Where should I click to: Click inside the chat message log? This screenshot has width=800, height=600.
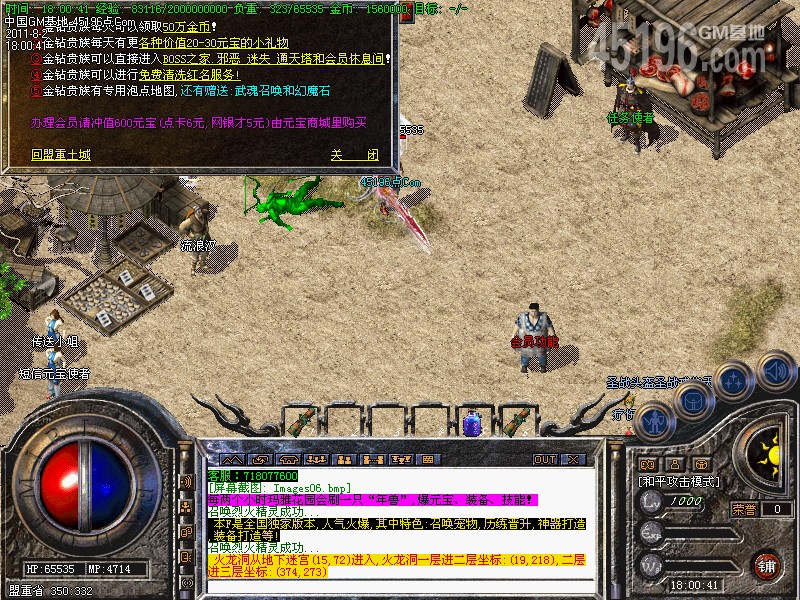400,520
